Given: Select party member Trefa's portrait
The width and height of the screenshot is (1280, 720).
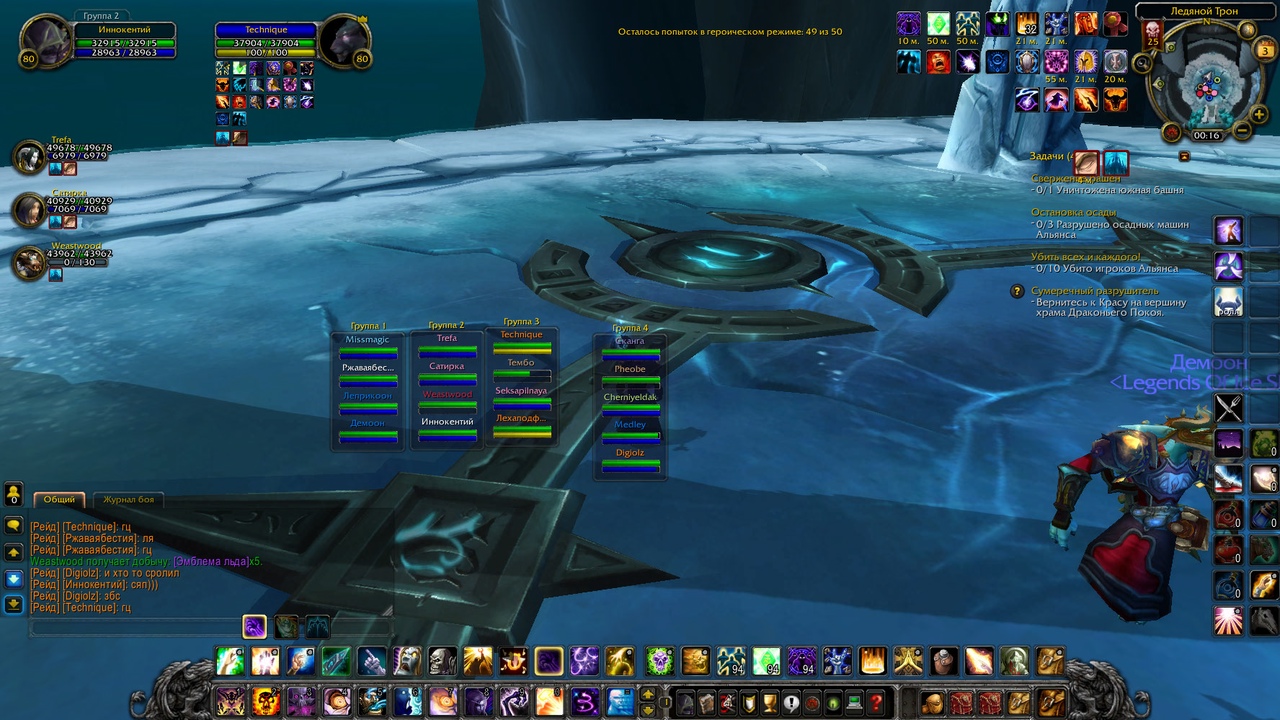Looking at the screenshot, I should [x=29, y=157].
